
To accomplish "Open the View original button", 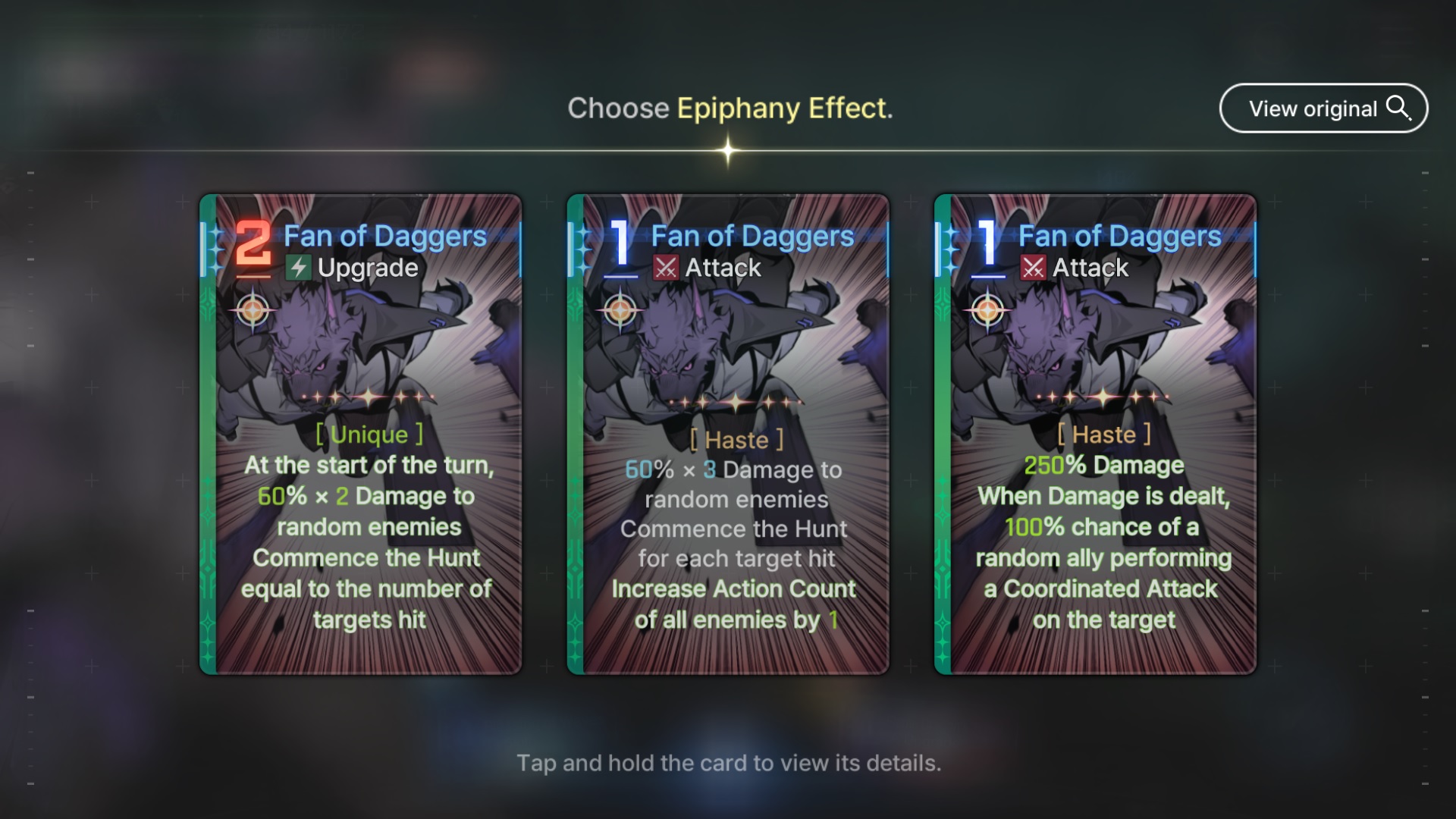I will 1323,108.
